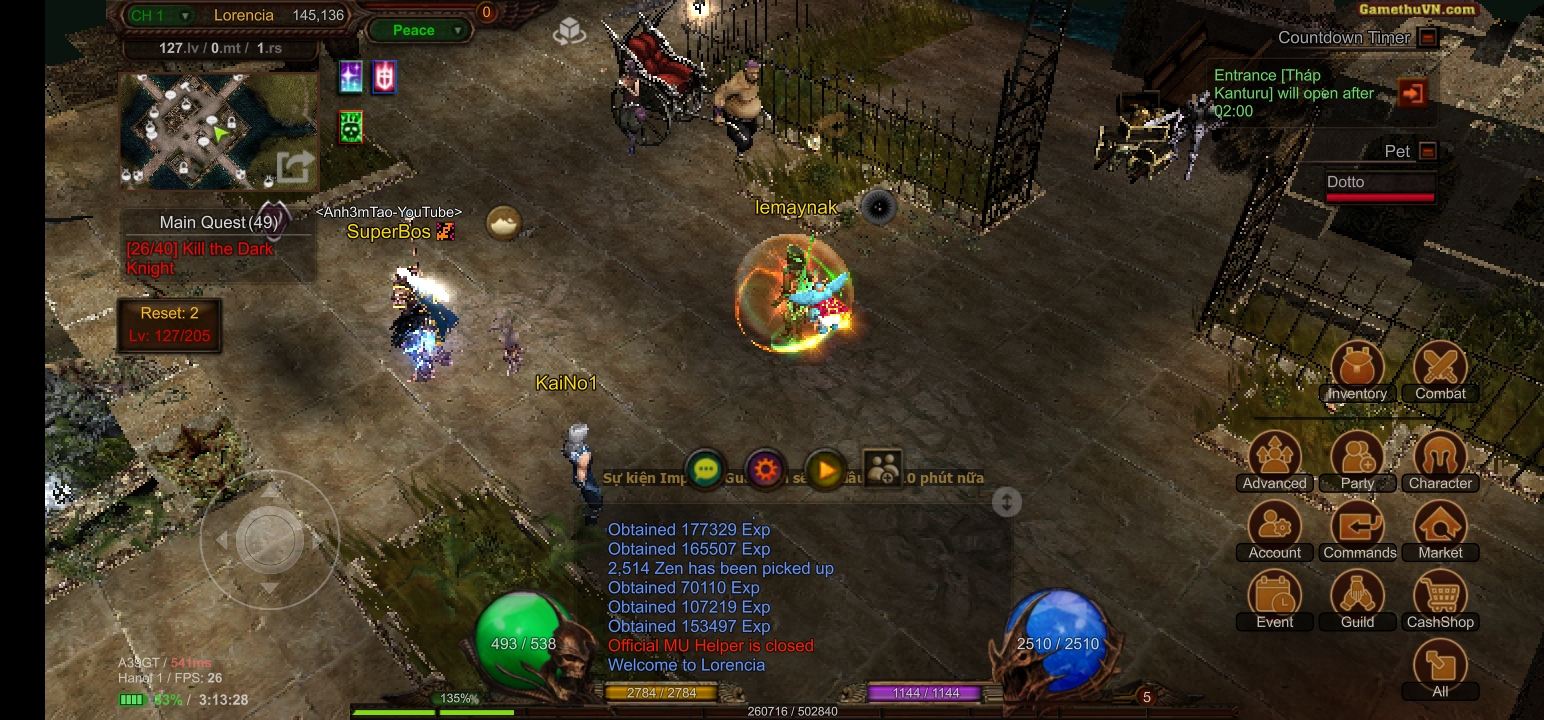The height and width of the screenshot is (720, 1544).
Task: Open the CashShop cart
Action: [x=1440, y=599]
